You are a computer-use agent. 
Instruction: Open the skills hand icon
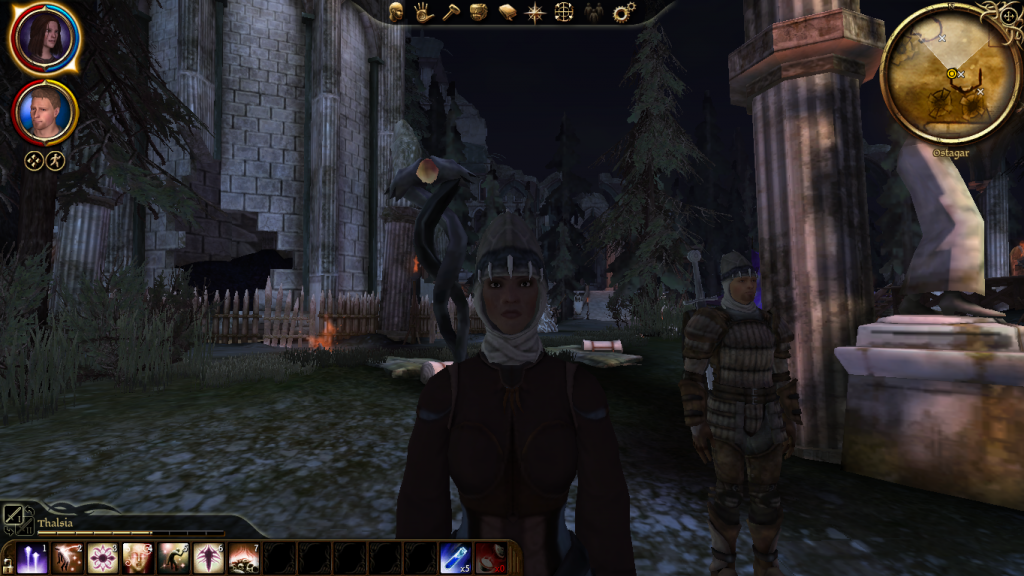(423, 13)
